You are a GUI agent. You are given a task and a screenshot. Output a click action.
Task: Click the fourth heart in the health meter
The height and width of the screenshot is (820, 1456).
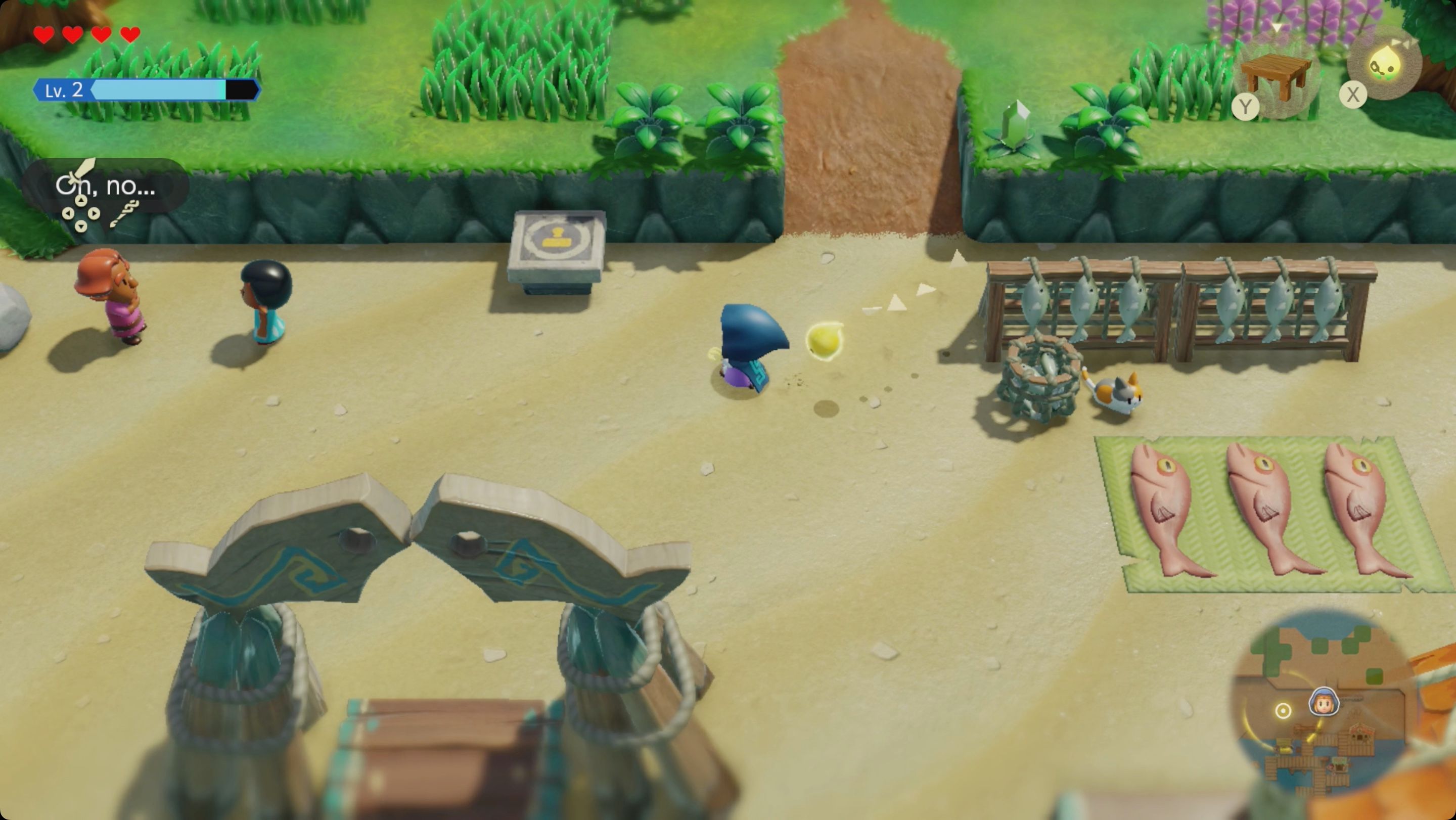tap(130, 35)
